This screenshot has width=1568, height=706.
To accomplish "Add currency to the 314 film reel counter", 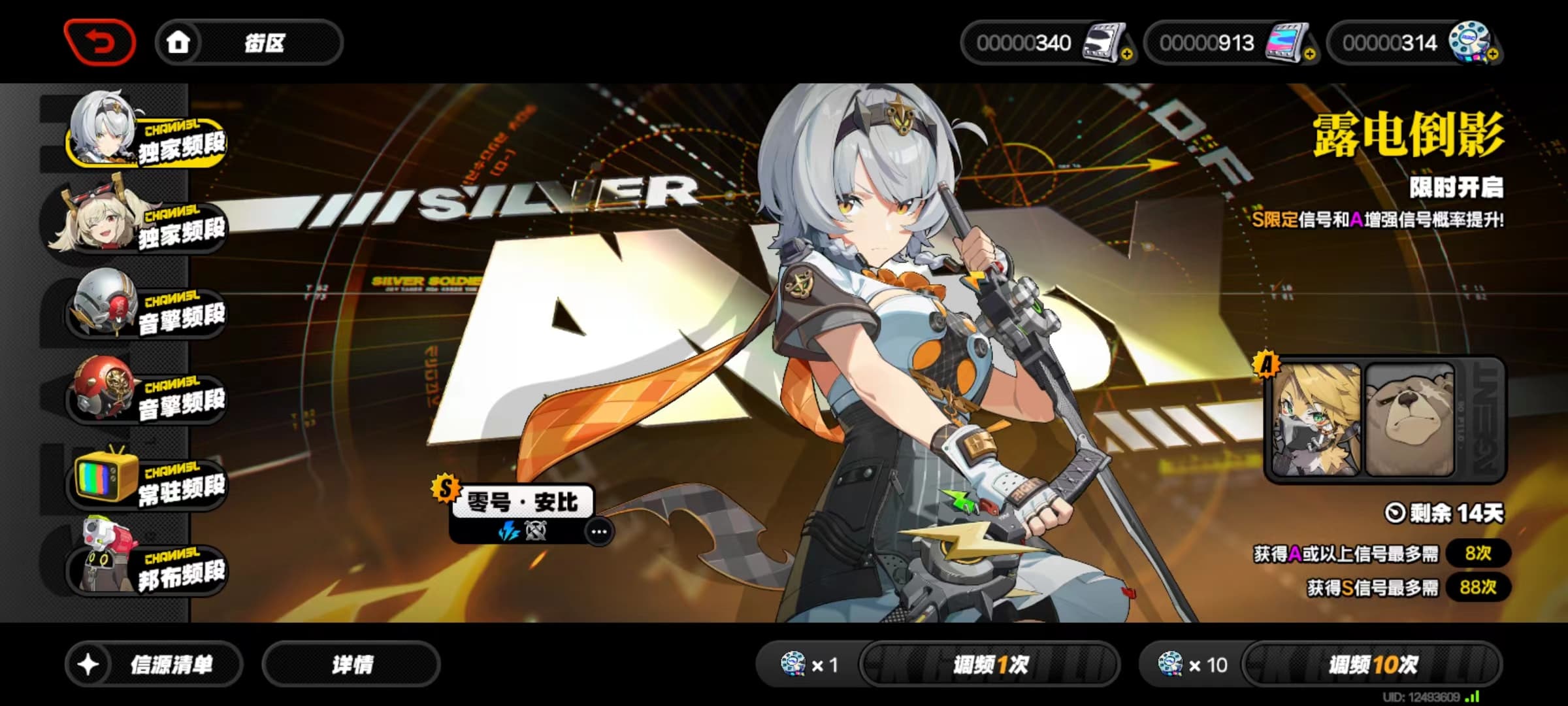I will (x=1493, y=55).
